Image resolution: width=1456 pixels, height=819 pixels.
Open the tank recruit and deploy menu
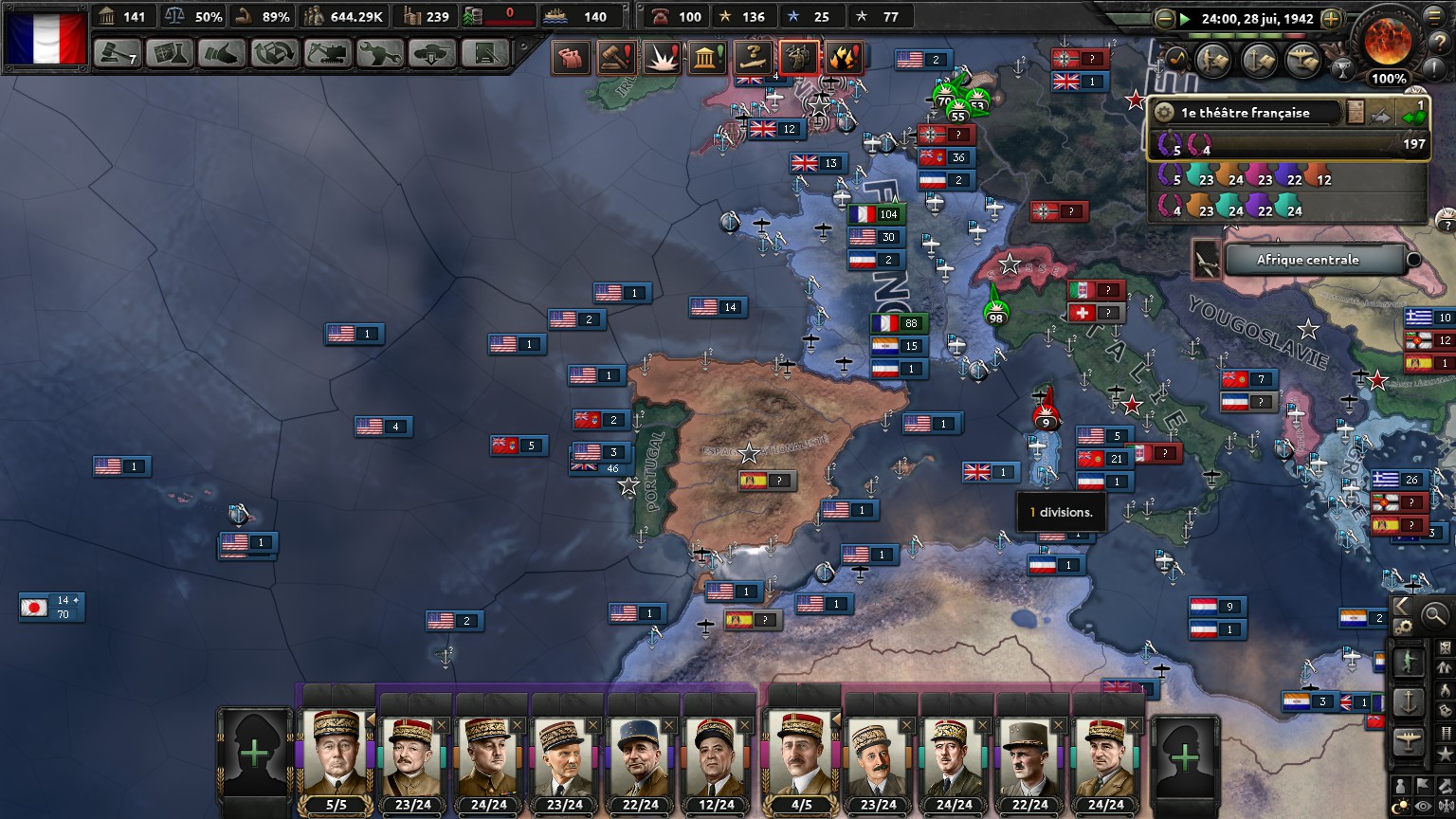432,53
